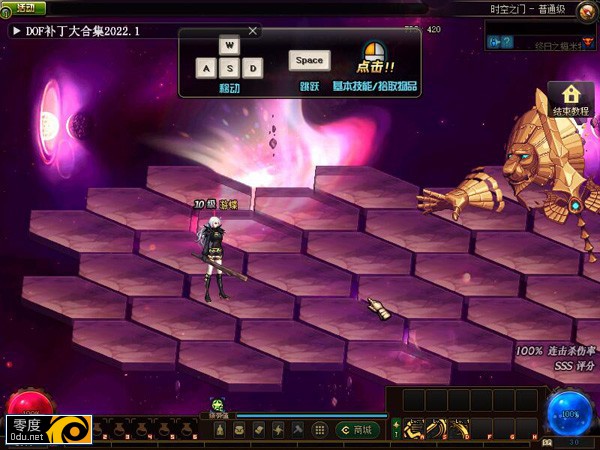Open the character silhouette menu icon
This screenshot has height=450, width=600.
pos(220,429)
